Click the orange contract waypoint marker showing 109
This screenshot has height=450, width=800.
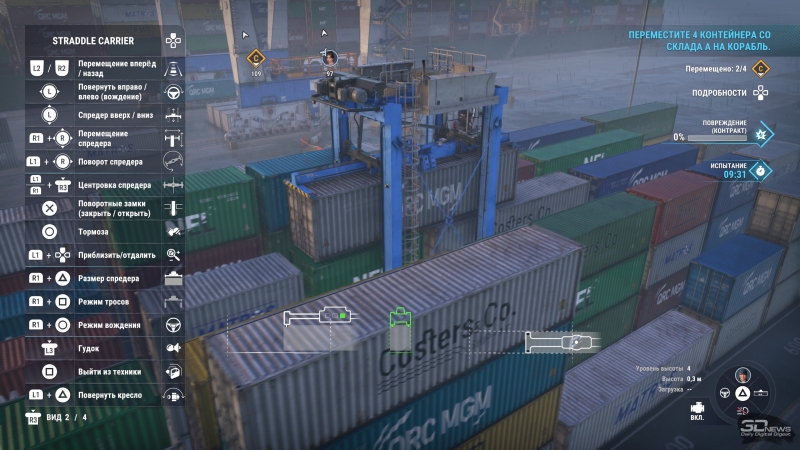tap(255, 59)
